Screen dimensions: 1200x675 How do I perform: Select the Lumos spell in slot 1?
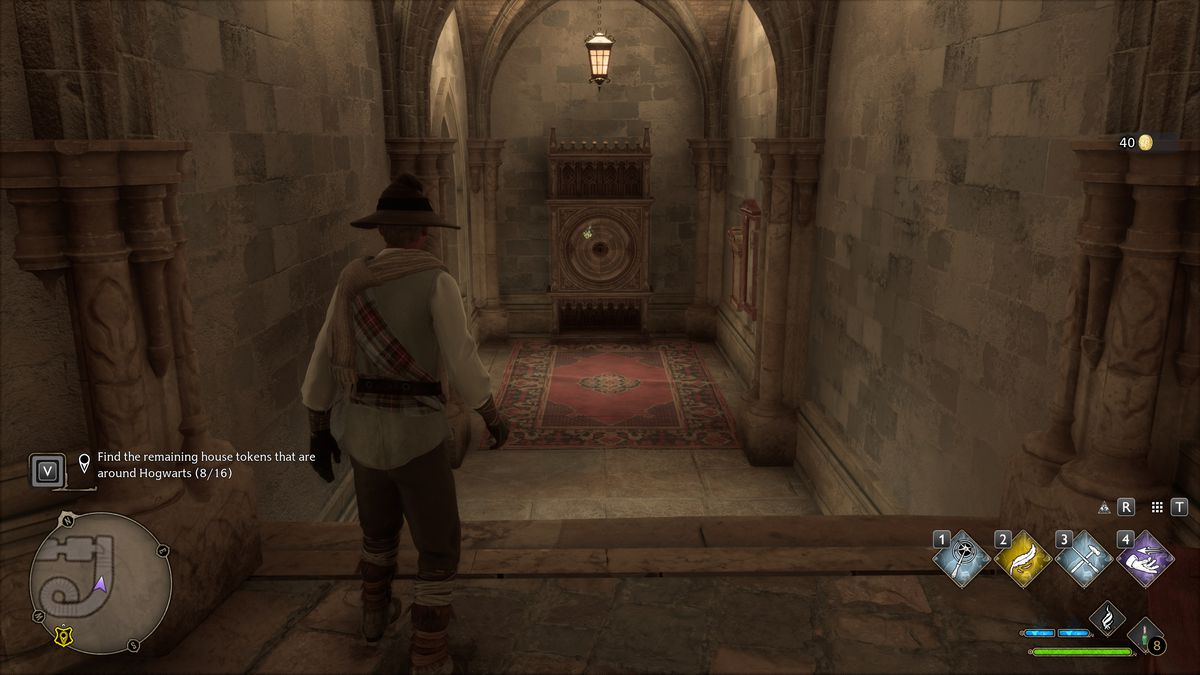962,559
